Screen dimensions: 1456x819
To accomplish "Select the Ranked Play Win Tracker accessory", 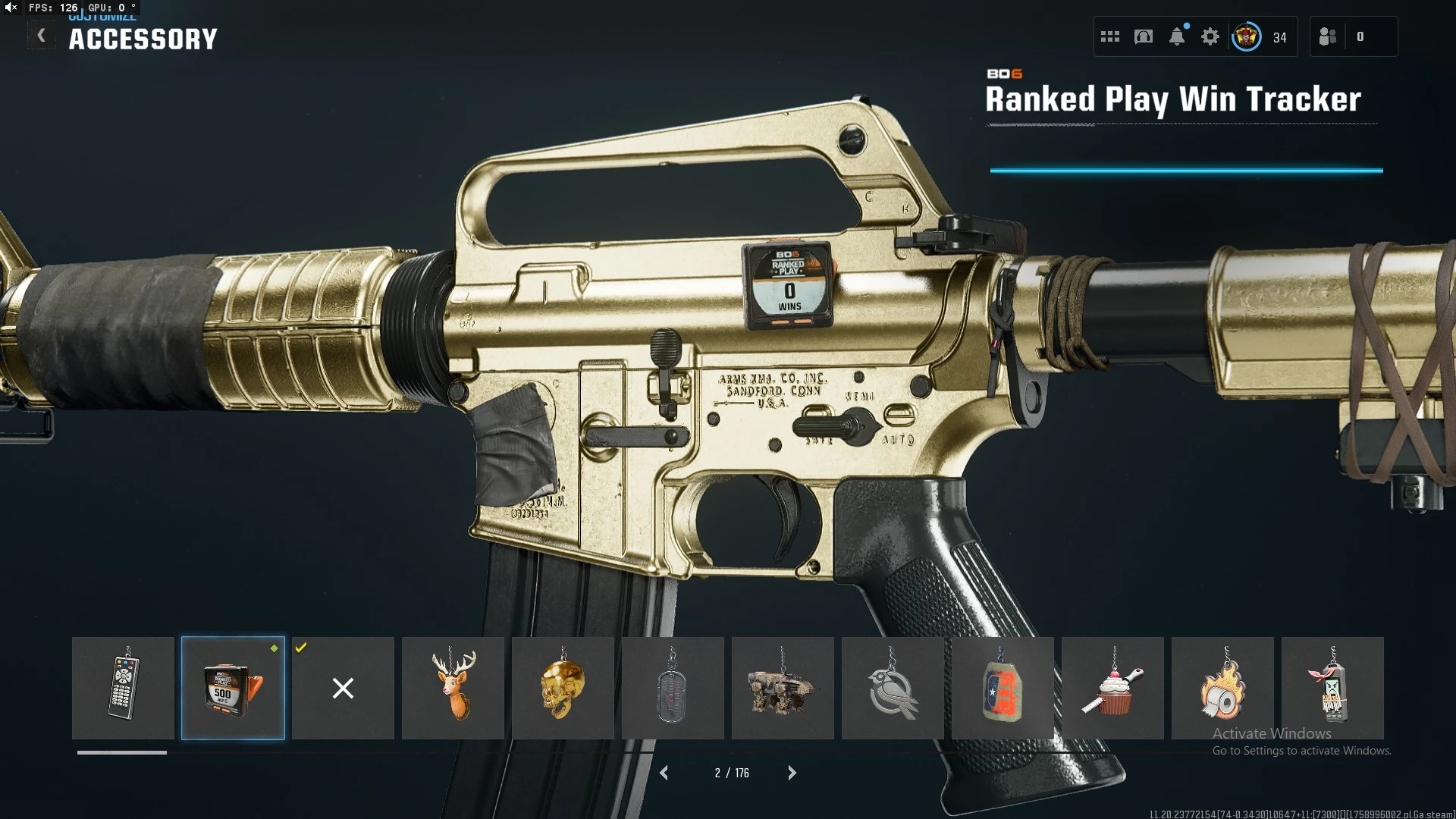I will coord(233,688).
